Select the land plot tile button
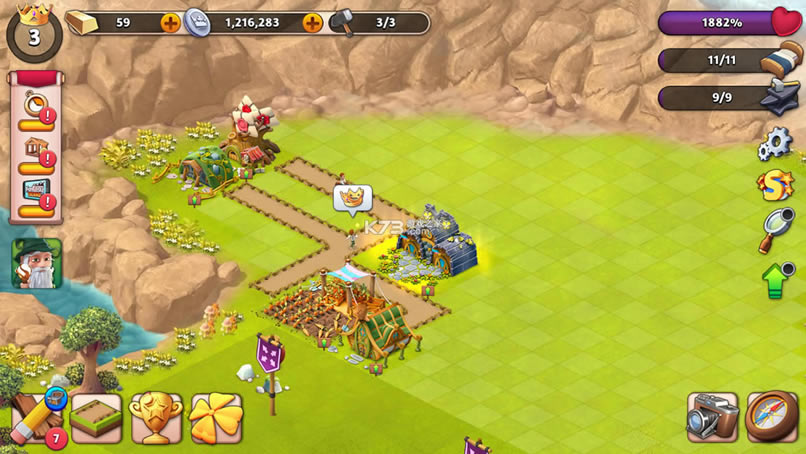The image size is (806, 454). point(96,418)
